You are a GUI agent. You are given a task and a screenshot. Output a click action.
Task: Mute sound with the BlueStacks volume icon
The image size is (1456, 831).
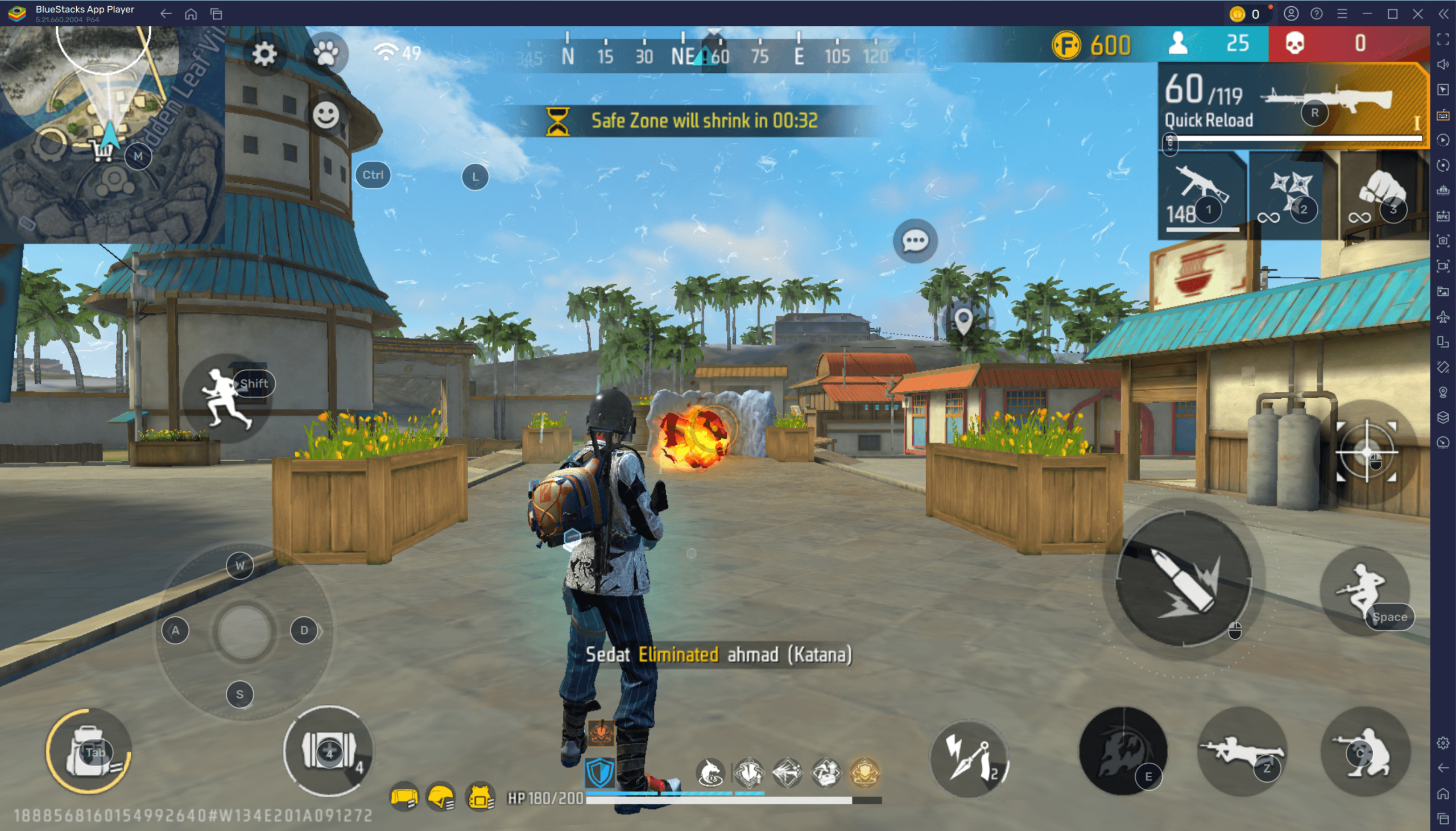point(1445,64)
